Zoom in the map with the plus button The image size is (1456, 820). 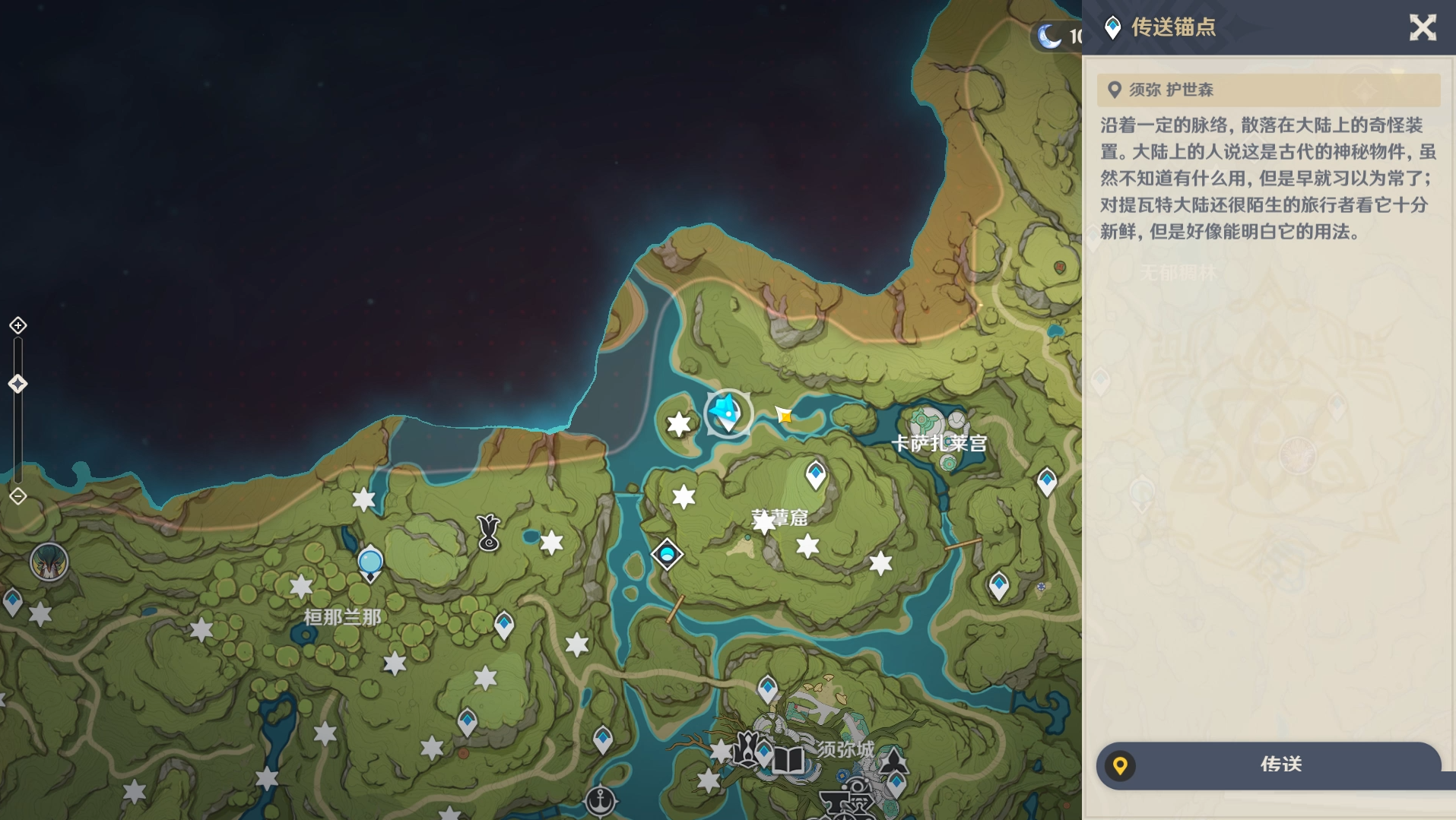pyautogui.click(x=18, y=325)
